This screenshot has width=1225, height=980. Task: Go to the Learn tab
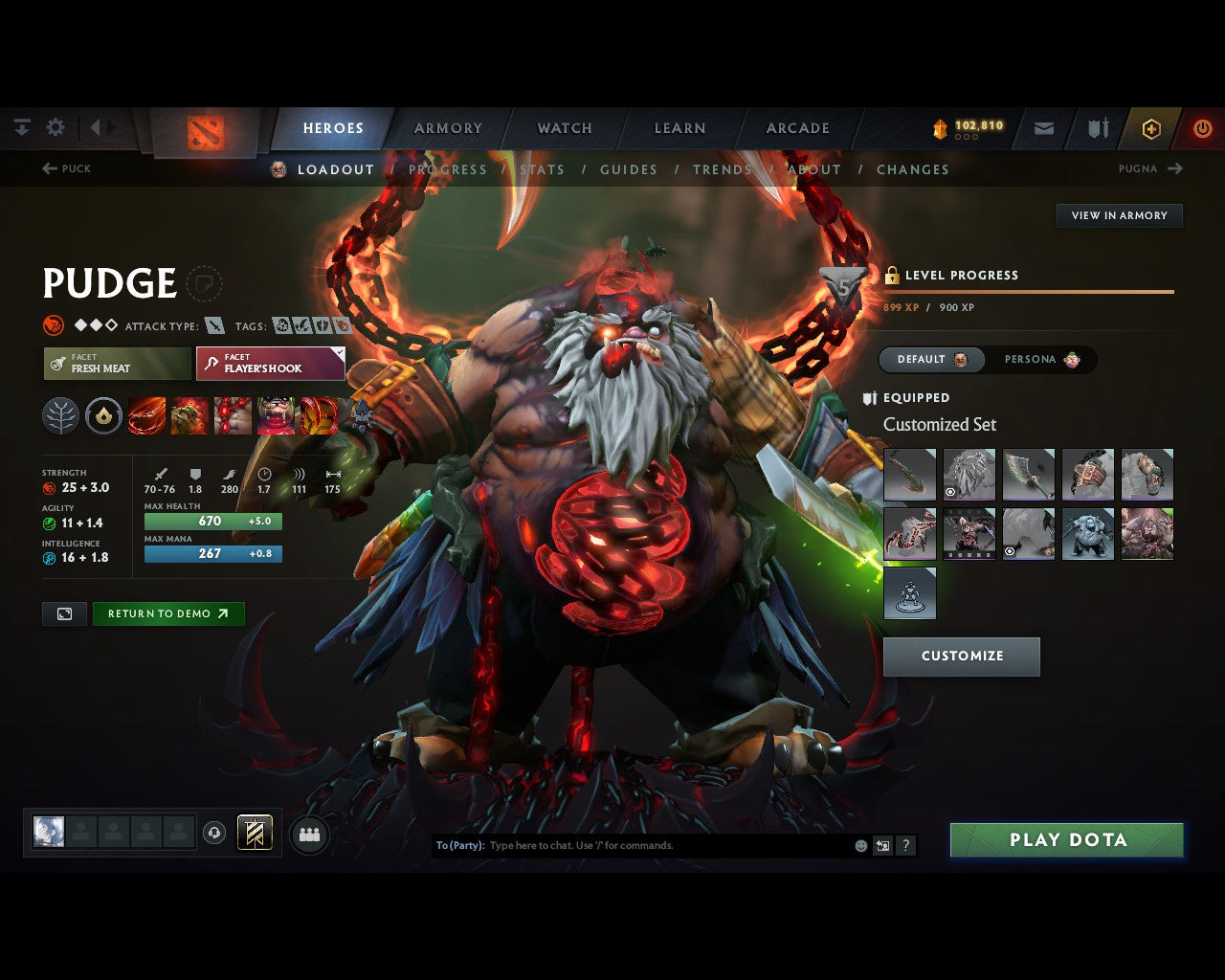pos(679,128)
